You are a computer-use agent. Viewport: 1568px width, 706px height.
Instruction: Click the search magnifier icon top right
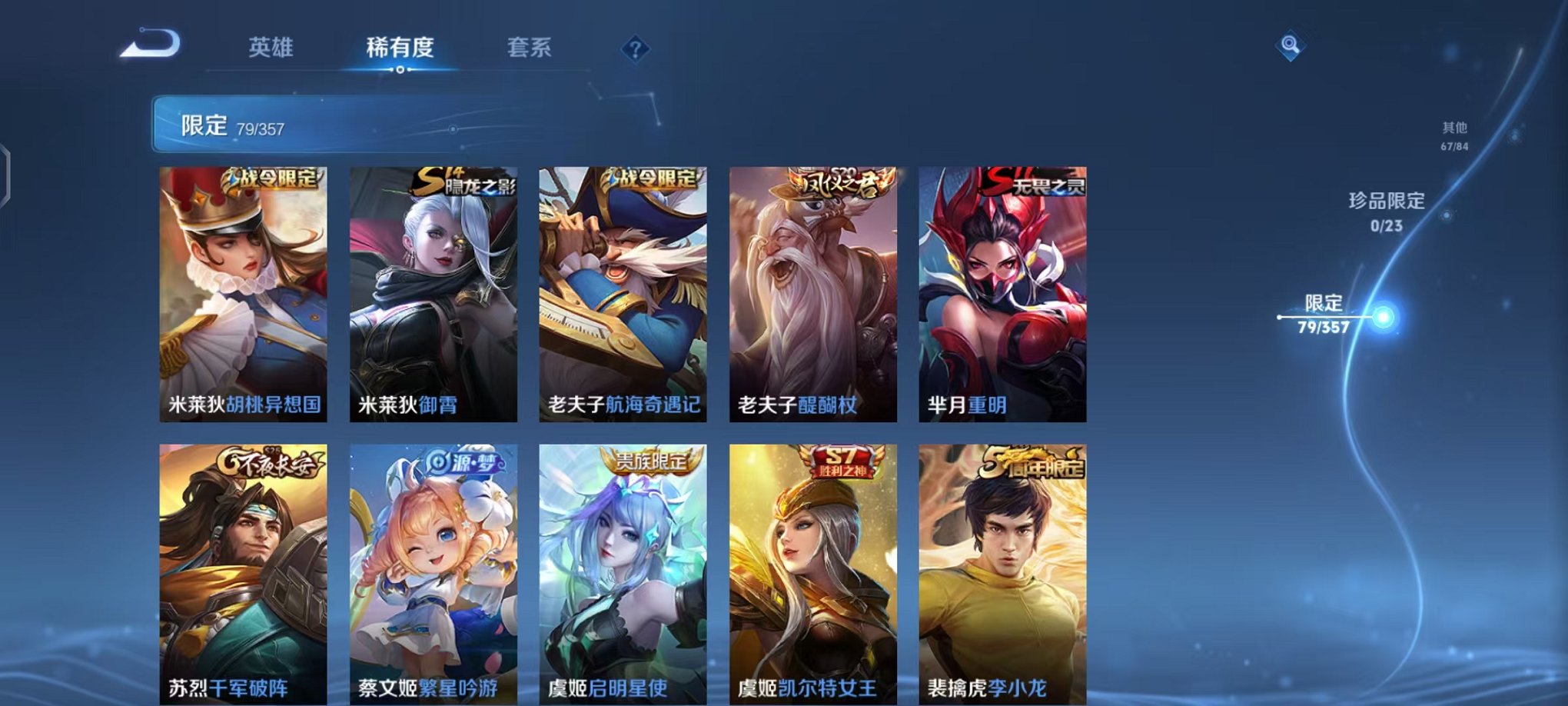(x=1288, y=46)
